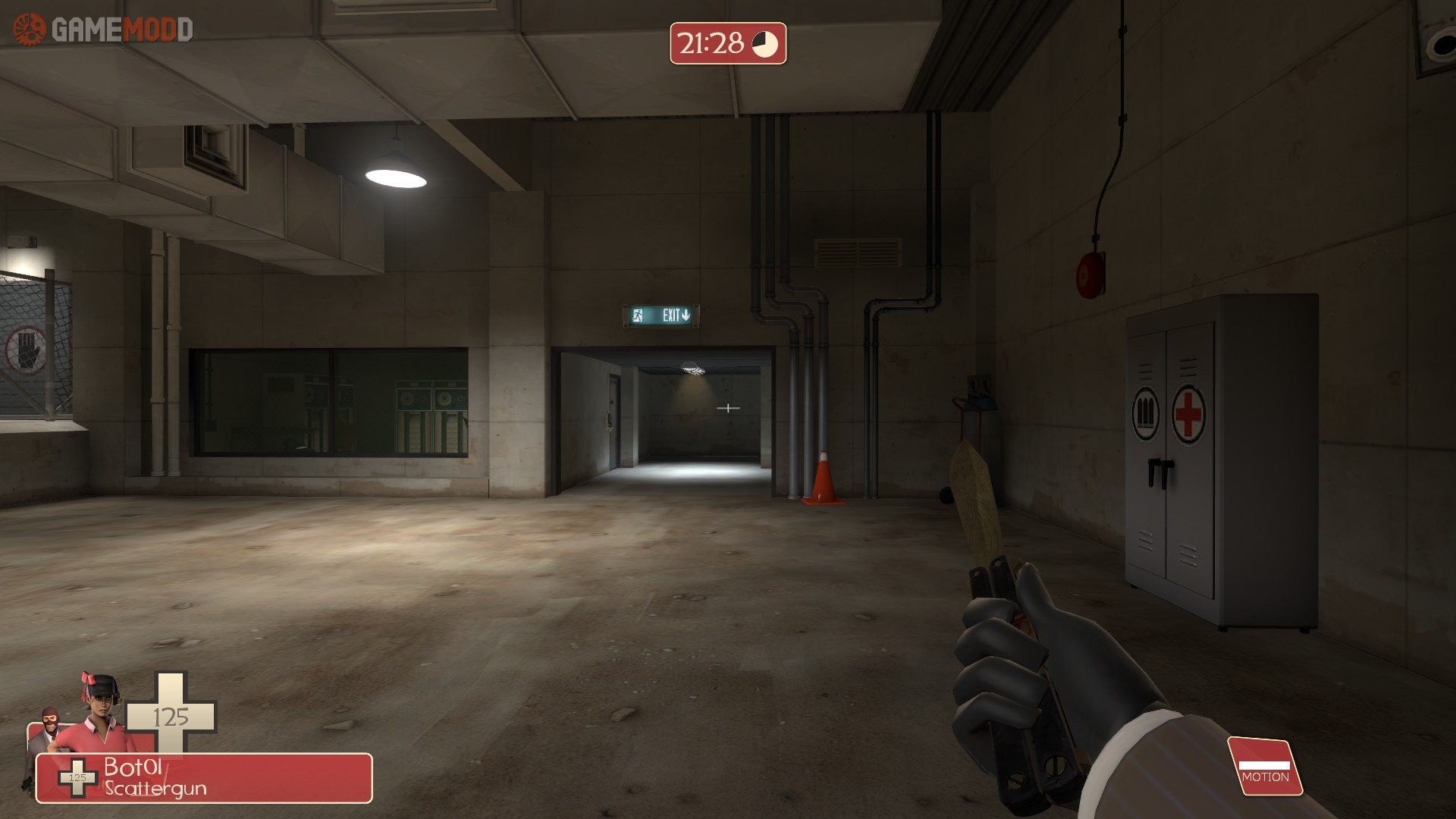The width and height of the screenshot is (1456, 819).
Task: Click the GameModd watermark logo
Action: coord(103,30)
